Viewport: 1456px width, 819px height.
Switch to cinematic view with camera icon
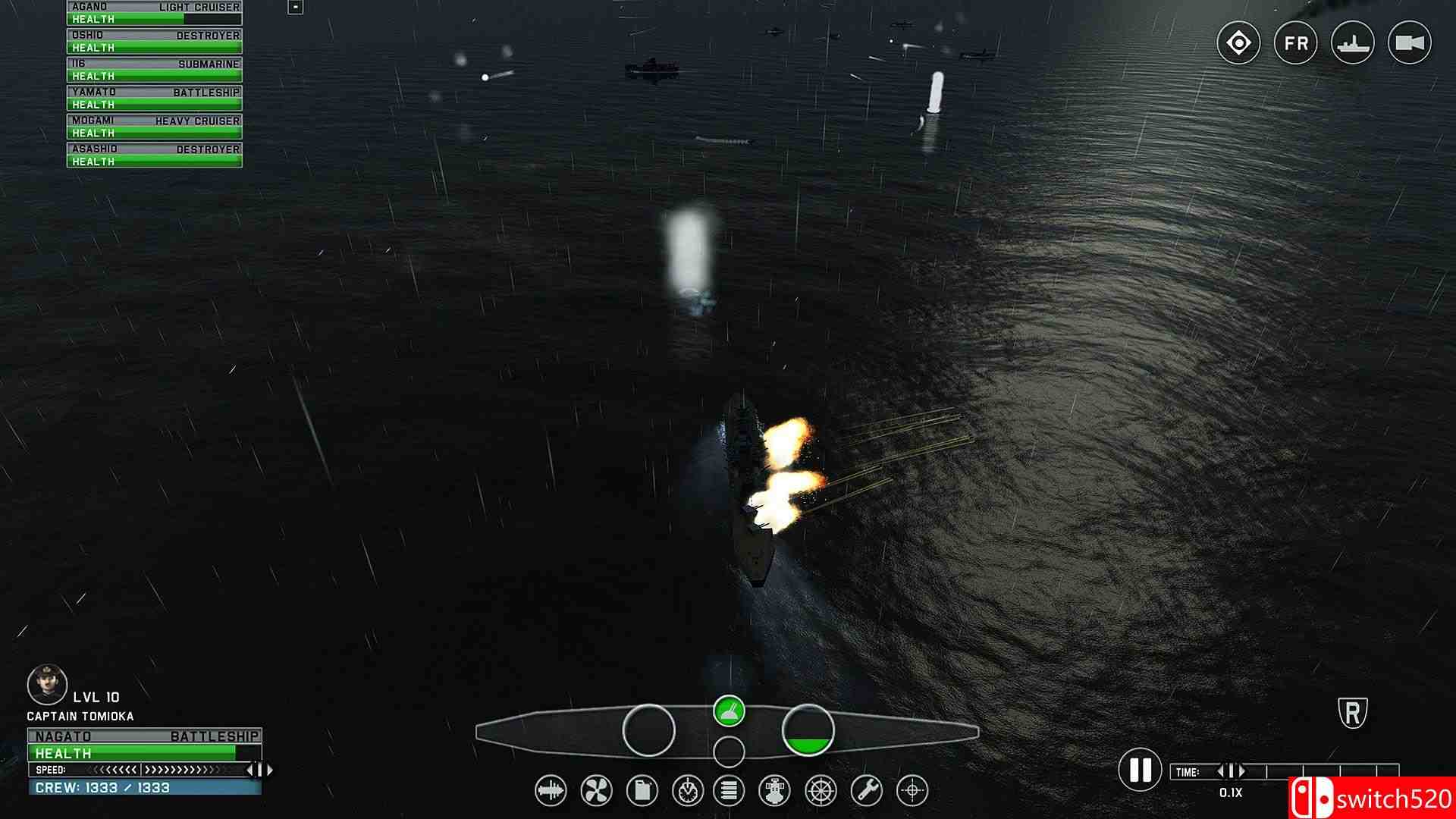tap(1410, 43)
